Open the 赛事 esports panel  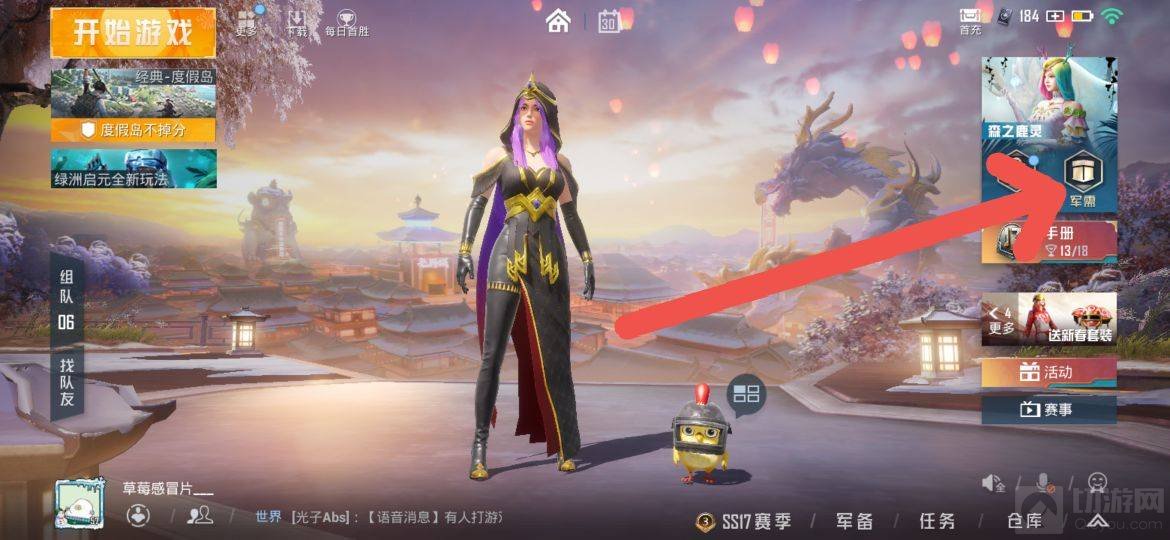click(1048, 409)
